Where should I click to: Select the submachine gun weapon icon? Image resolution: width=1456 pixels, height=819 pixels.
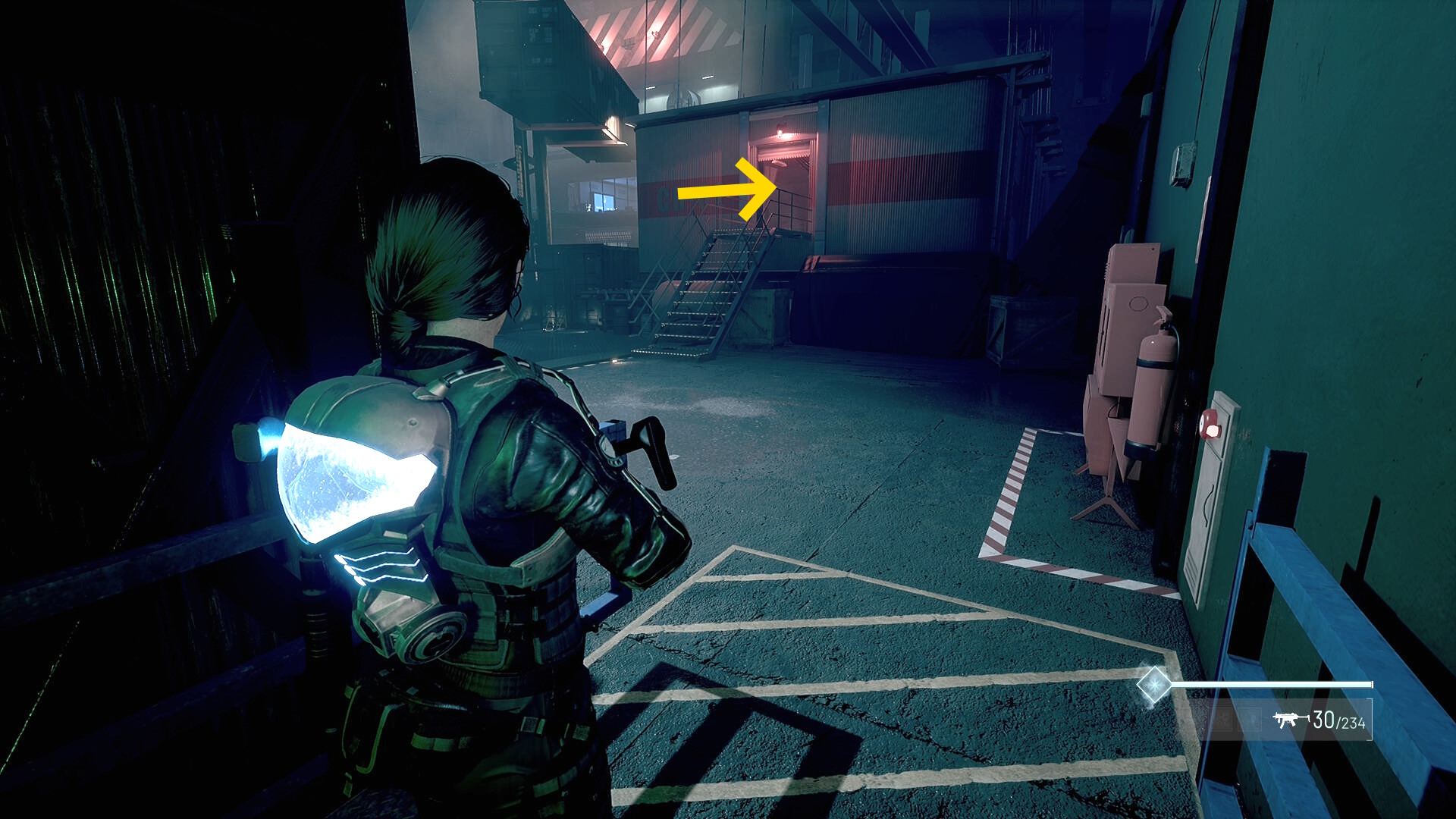pyautogui.click(x=1286, y=720)
